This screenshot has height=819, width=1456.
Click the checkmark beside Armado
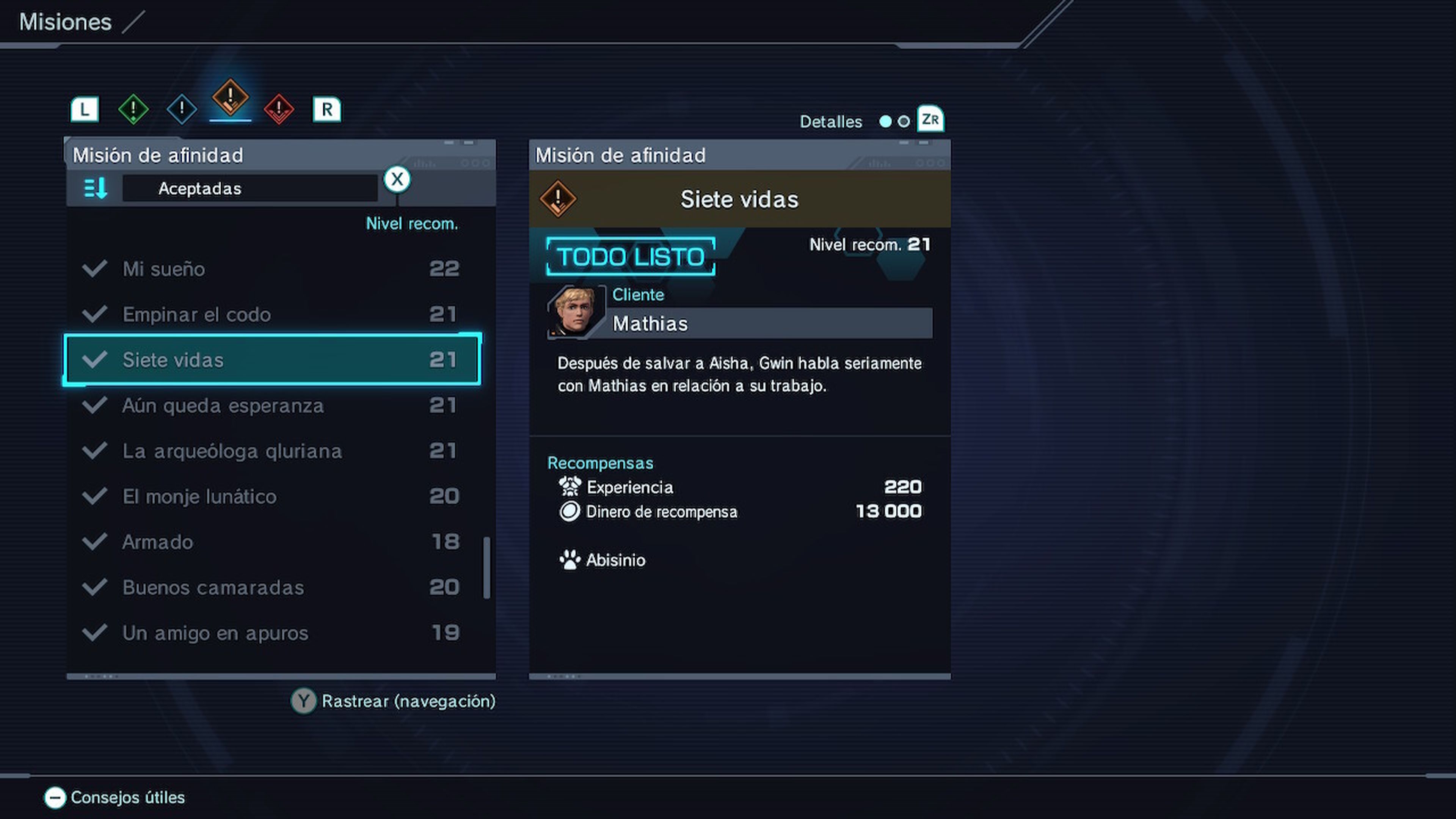click(95, 541)
